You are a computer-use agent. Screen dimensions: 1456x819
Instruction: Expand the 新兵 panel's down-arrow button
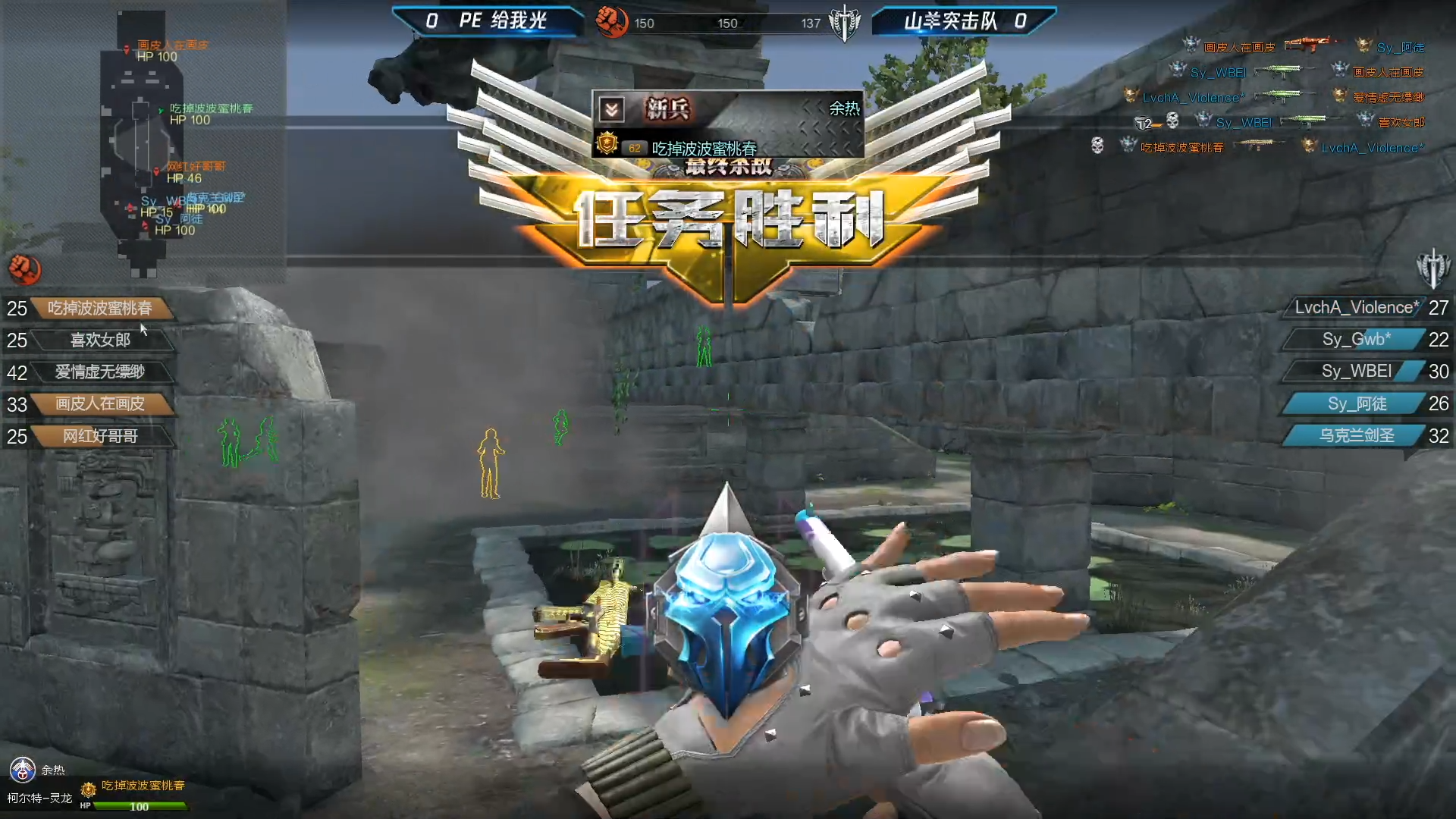point(611,110)
